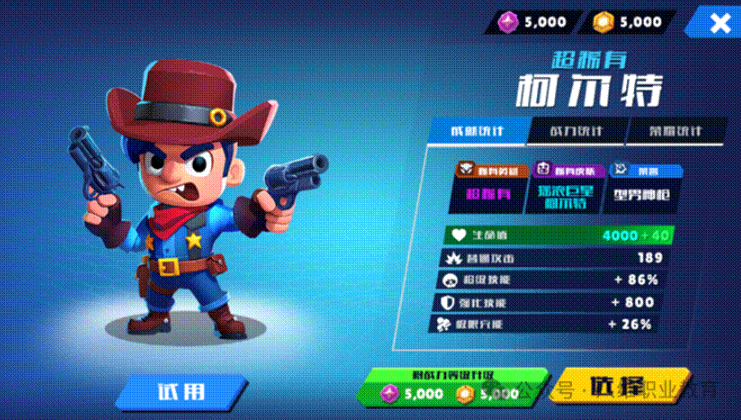The height and width of the screenshot is (420, 741).
Task: Close the character screen with the X
Action: tap(718, 23)
